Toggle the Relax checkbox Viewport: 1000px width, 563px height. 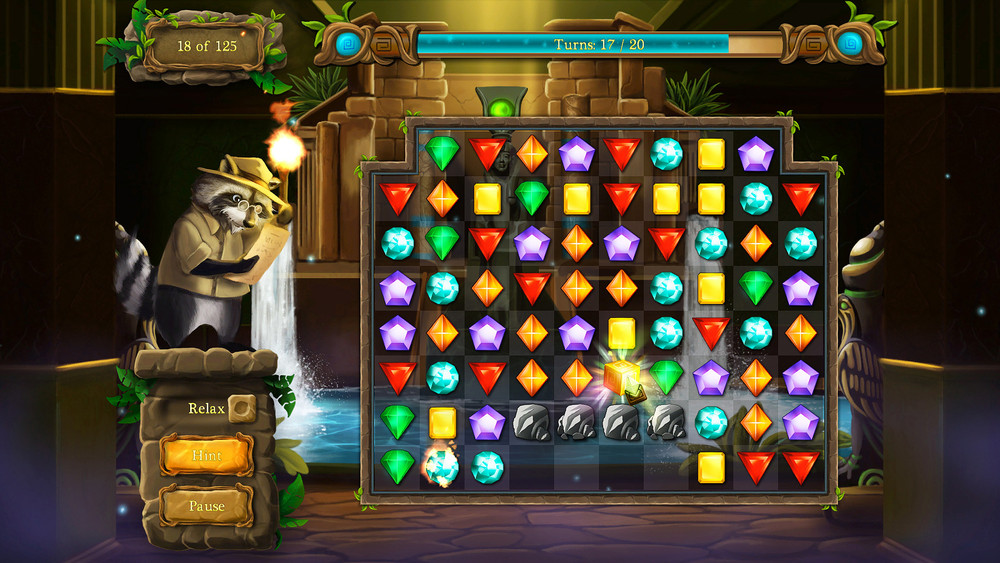pos(240,408)
